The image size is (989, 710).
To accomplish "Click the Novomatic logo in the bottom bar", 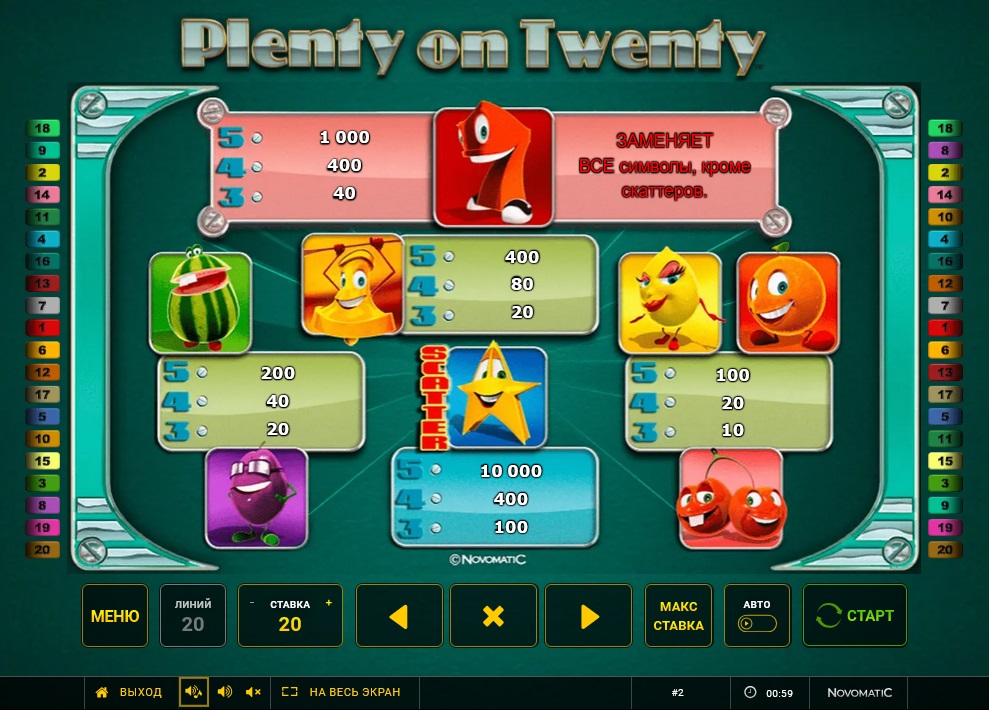I will (x=859, y=692).
